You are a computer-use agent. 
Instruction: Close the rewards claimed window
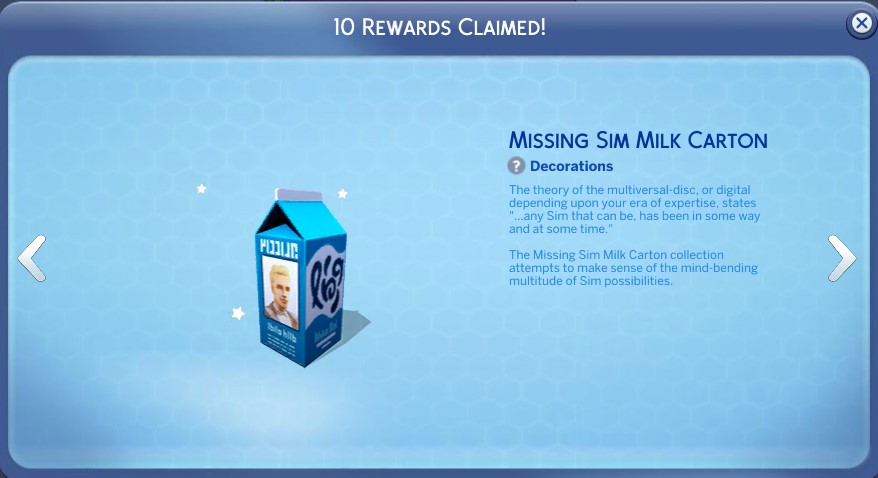click(860, 24)
